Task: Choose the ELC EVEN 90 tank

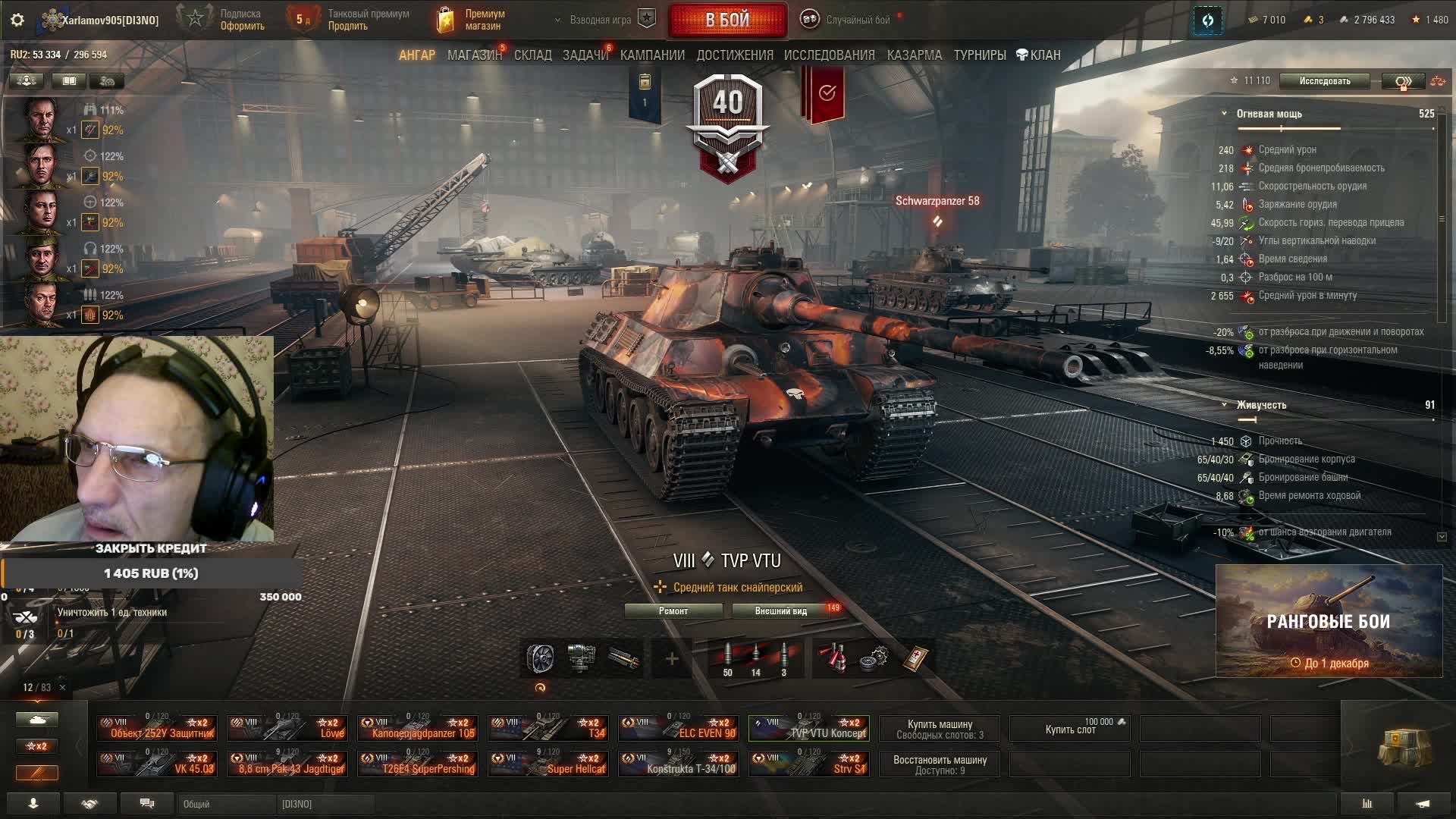Action: (x=679, y=729)
